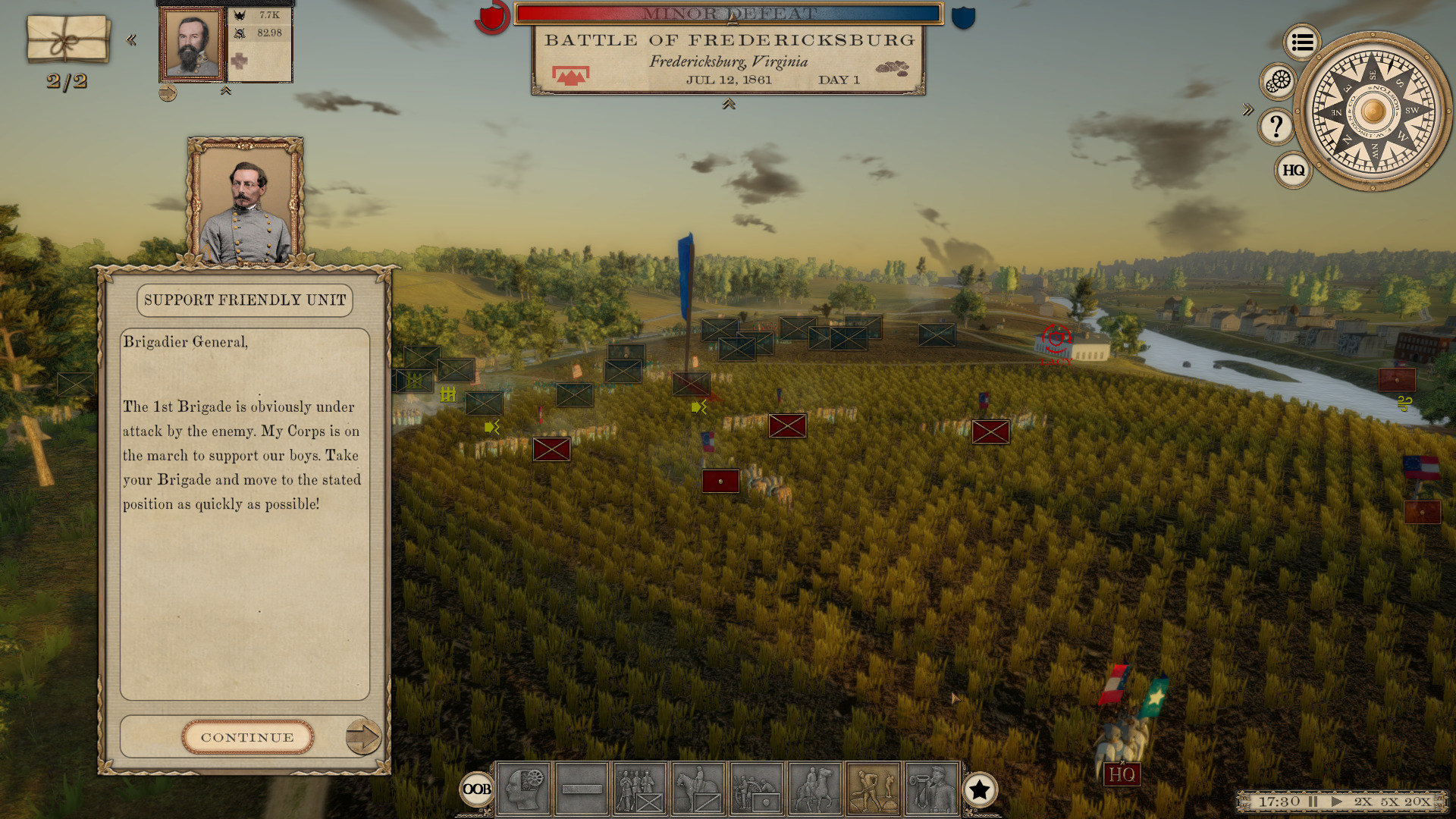Open the objectives list menu

click(1302, 42)
